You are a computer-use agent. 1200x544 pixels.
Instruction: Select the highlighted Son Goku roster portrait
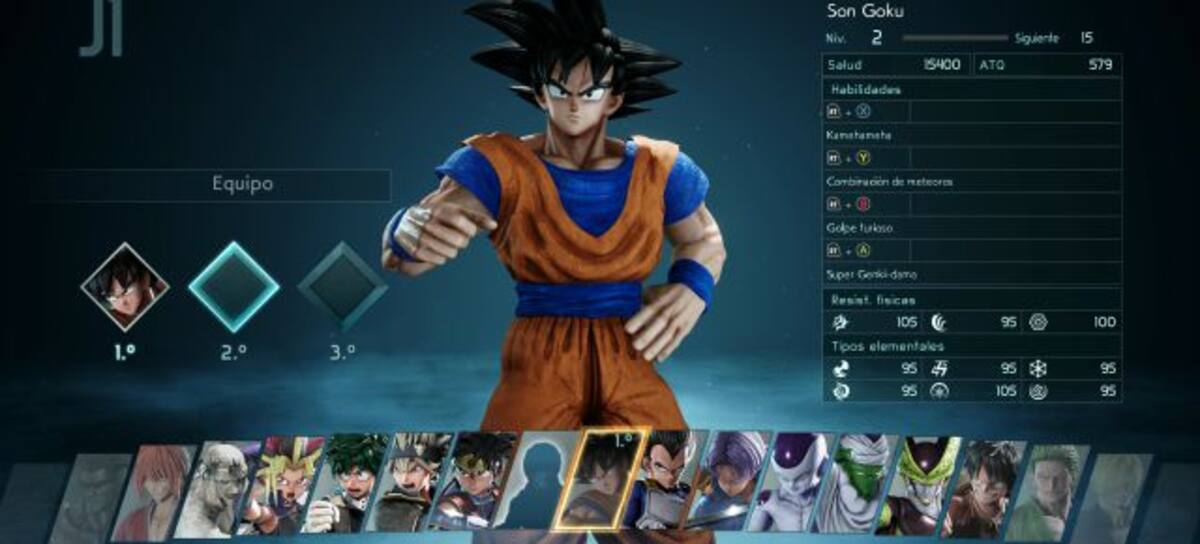609,483
